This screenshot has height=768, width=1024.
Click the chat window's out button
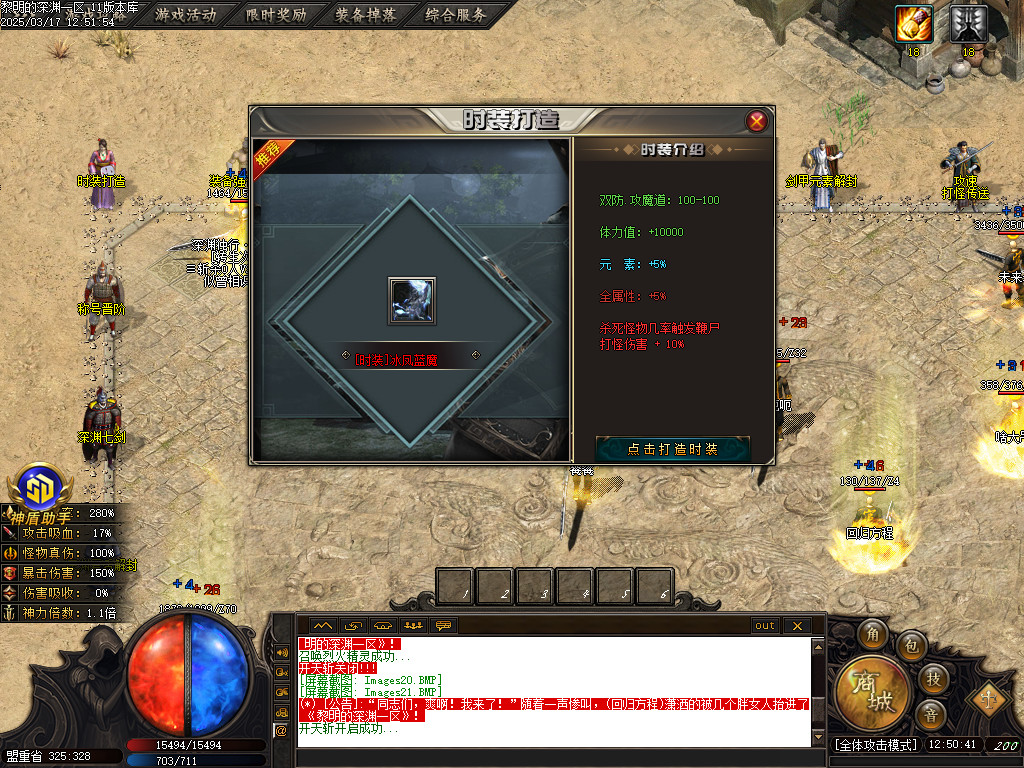pyautogui.click(x=765, y=626)
